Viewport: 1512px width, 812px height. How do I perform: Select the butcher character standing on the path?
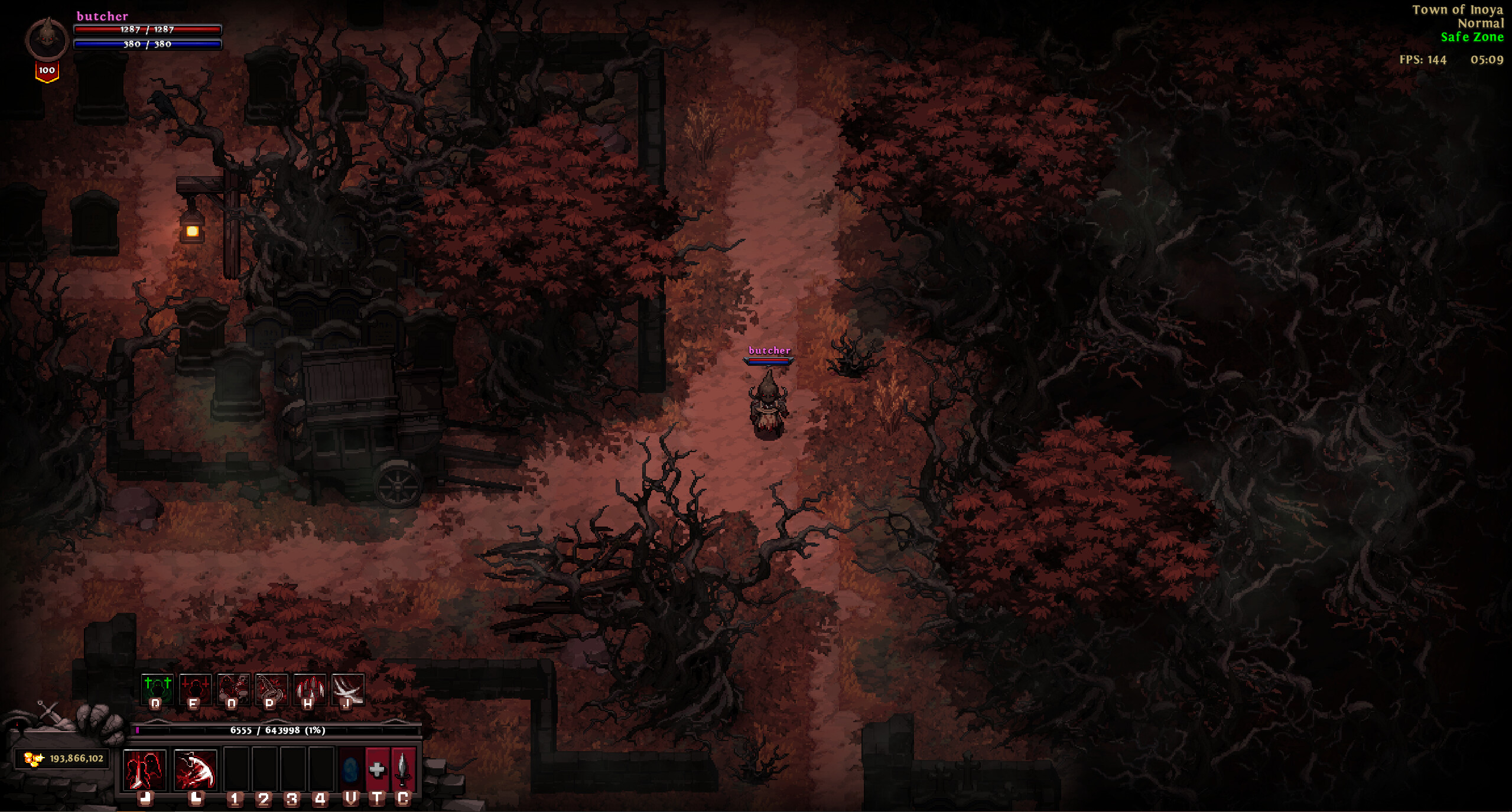click(768, 408)
